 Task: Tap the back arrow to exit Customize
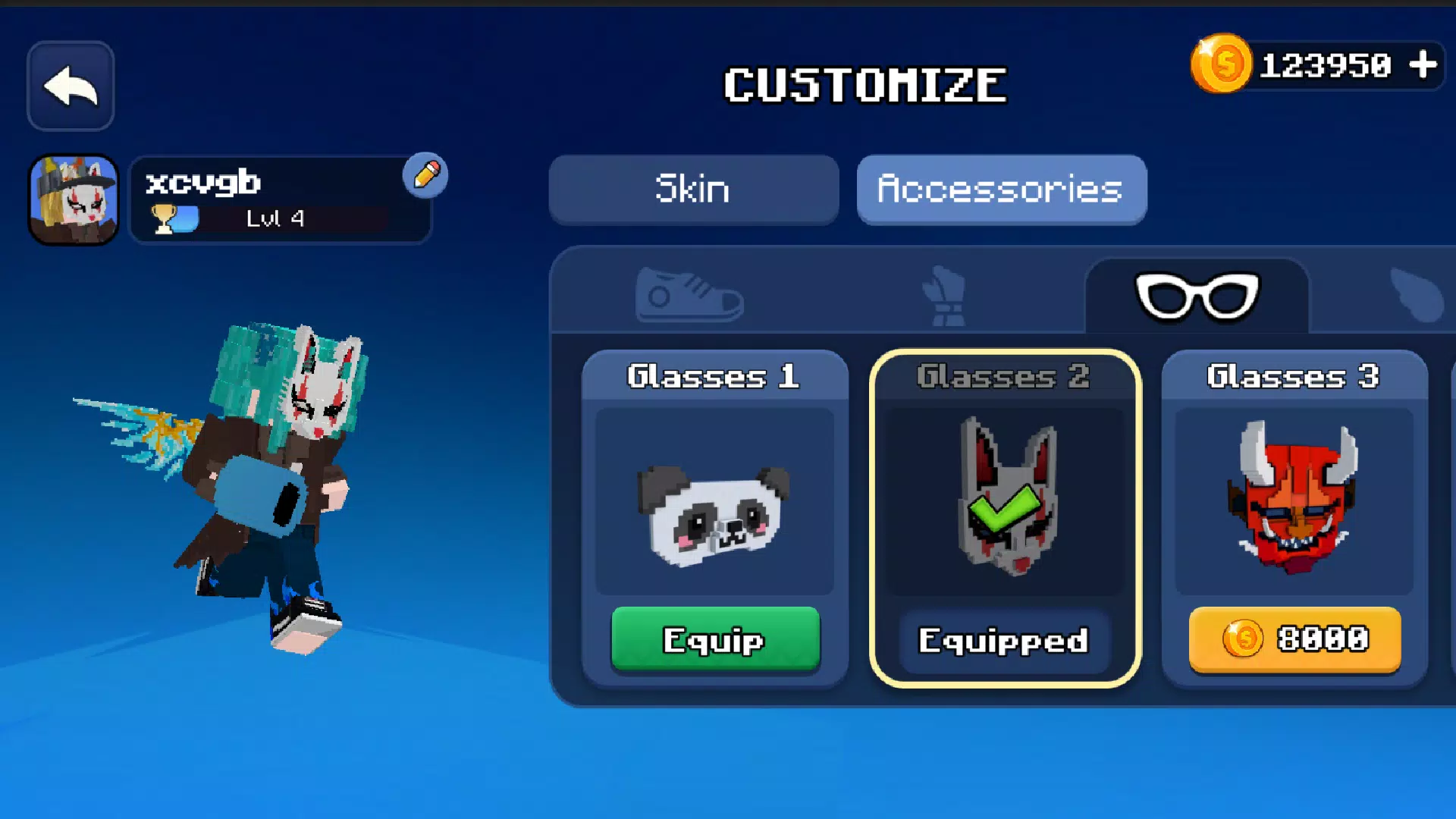pyautogui.click(x=70, y=85)
